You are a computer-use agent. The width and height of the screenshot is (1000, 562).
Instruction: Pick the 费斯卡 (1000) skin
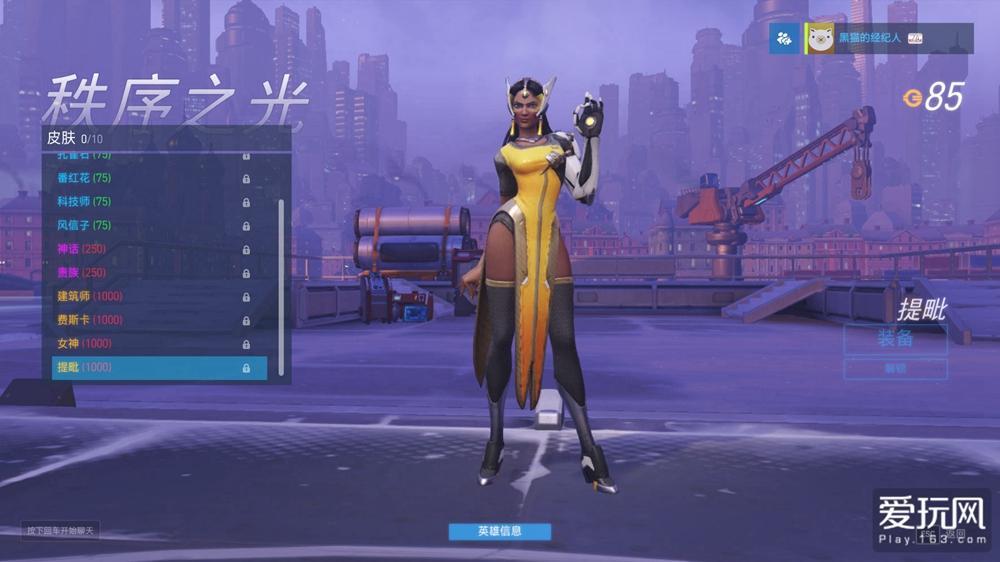point(150,320)
